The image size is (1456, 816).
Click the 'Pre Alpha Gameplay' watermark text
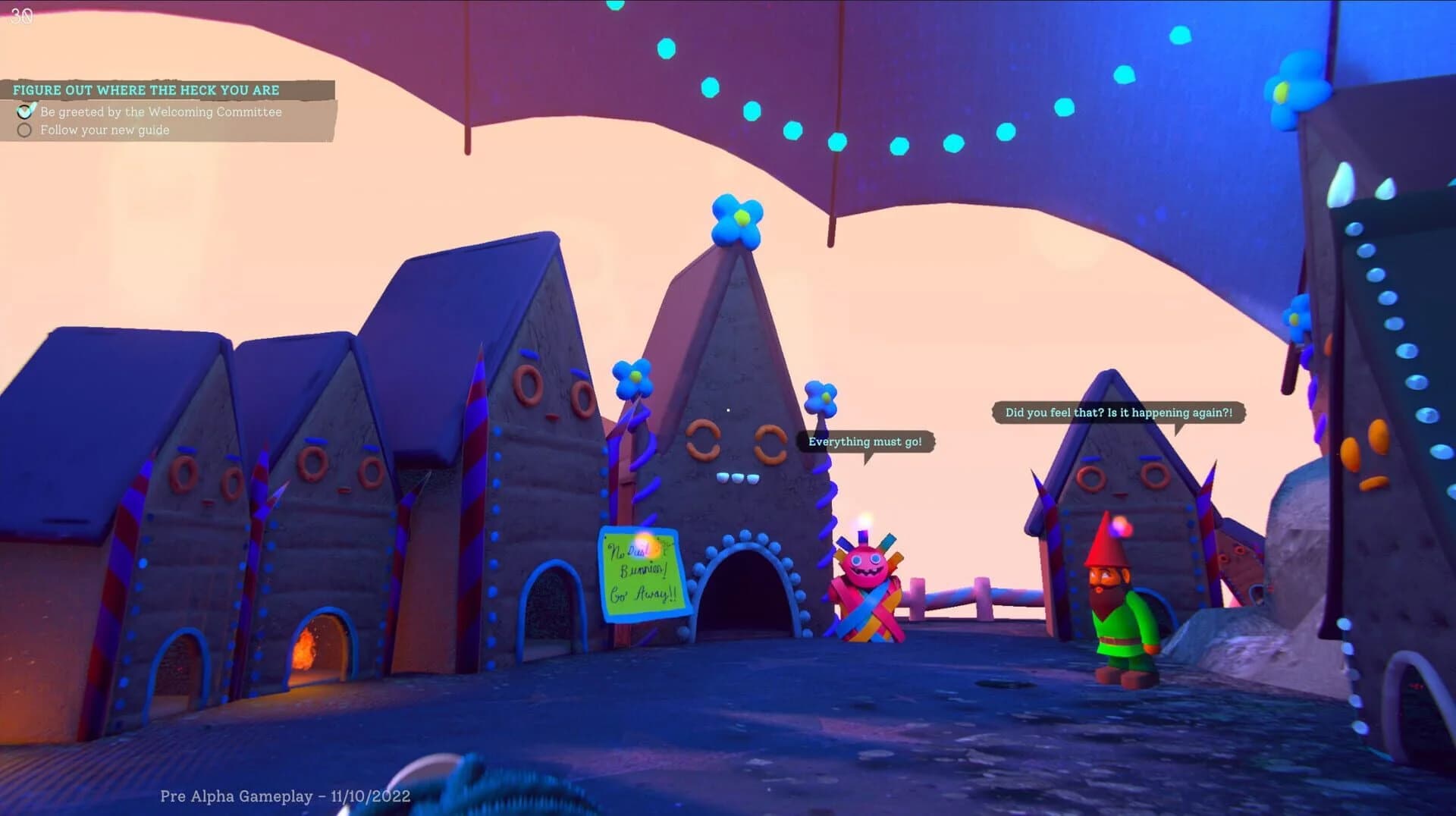284,796
